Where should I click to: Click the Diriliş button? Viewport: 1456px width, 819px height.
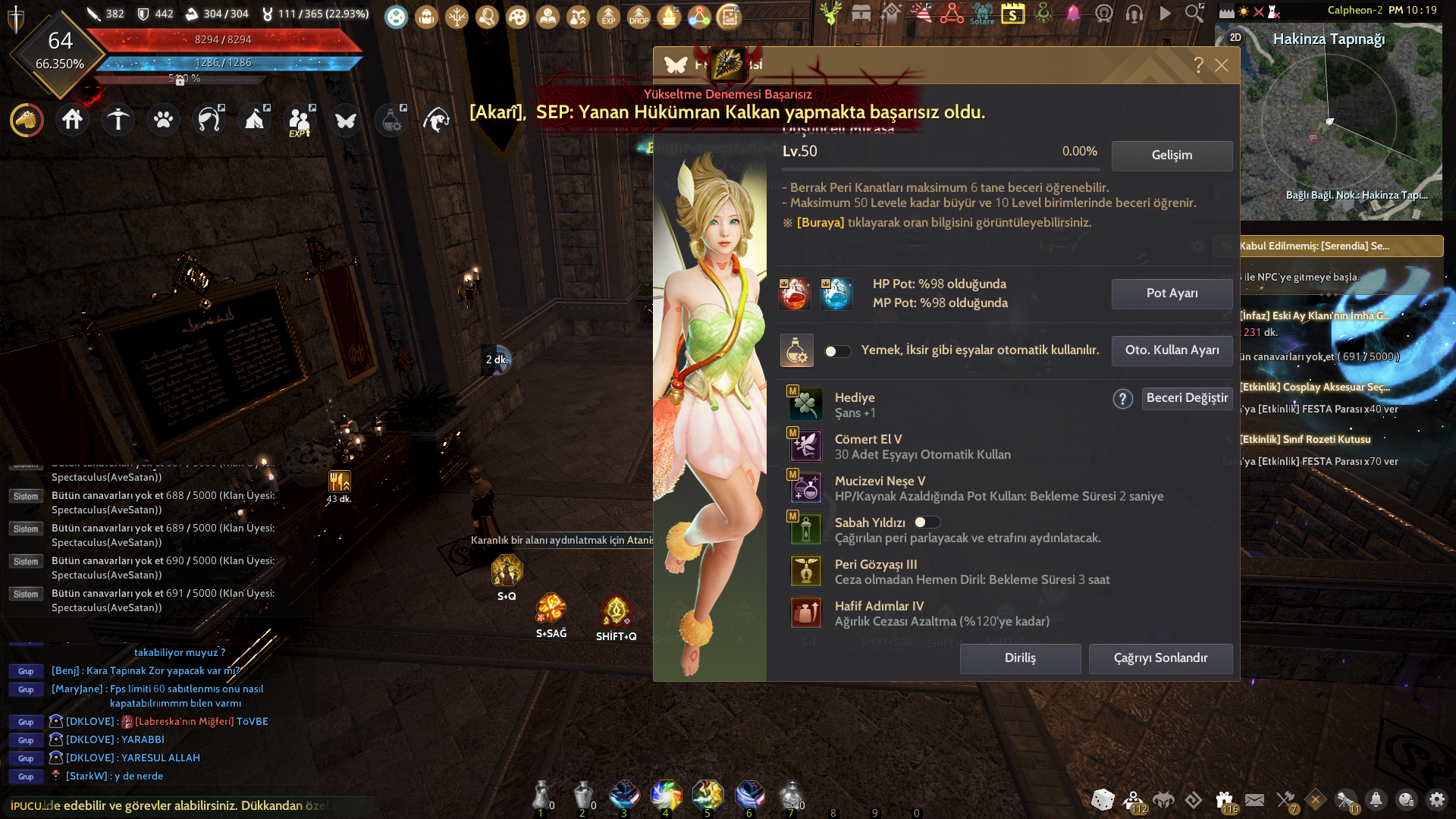point(1020,658)
